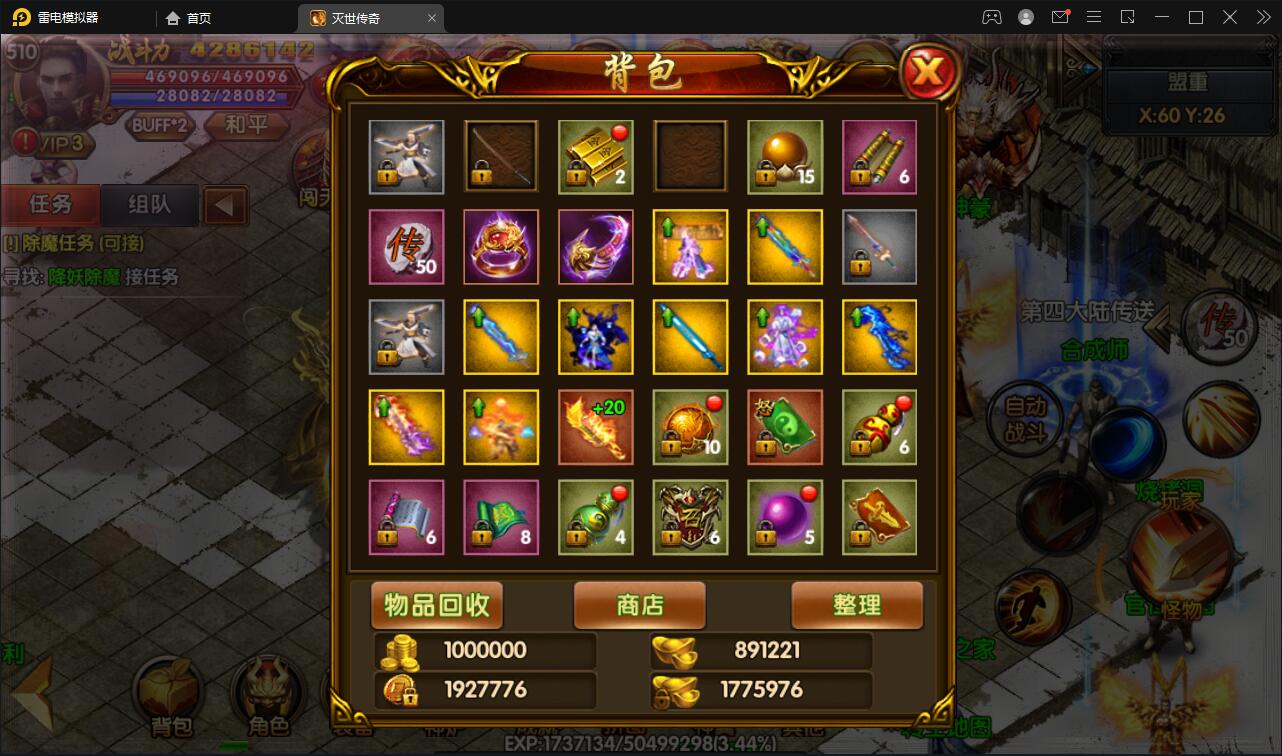Viewport: 1282px width, 756px height.
Task: Select the purple ring item in the backpack
Action: (x=500, y=246)
